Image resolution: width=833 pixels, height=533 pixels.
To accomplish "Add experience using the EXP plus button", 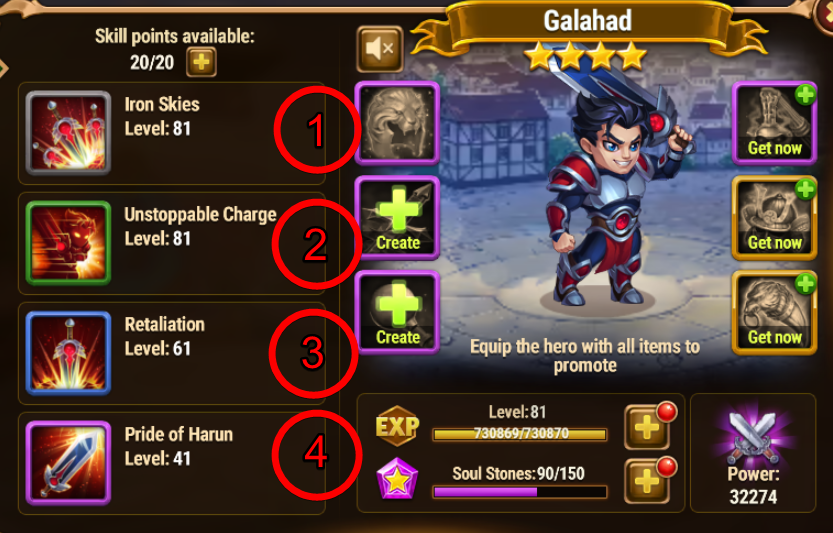I will [x=646, y=428].
